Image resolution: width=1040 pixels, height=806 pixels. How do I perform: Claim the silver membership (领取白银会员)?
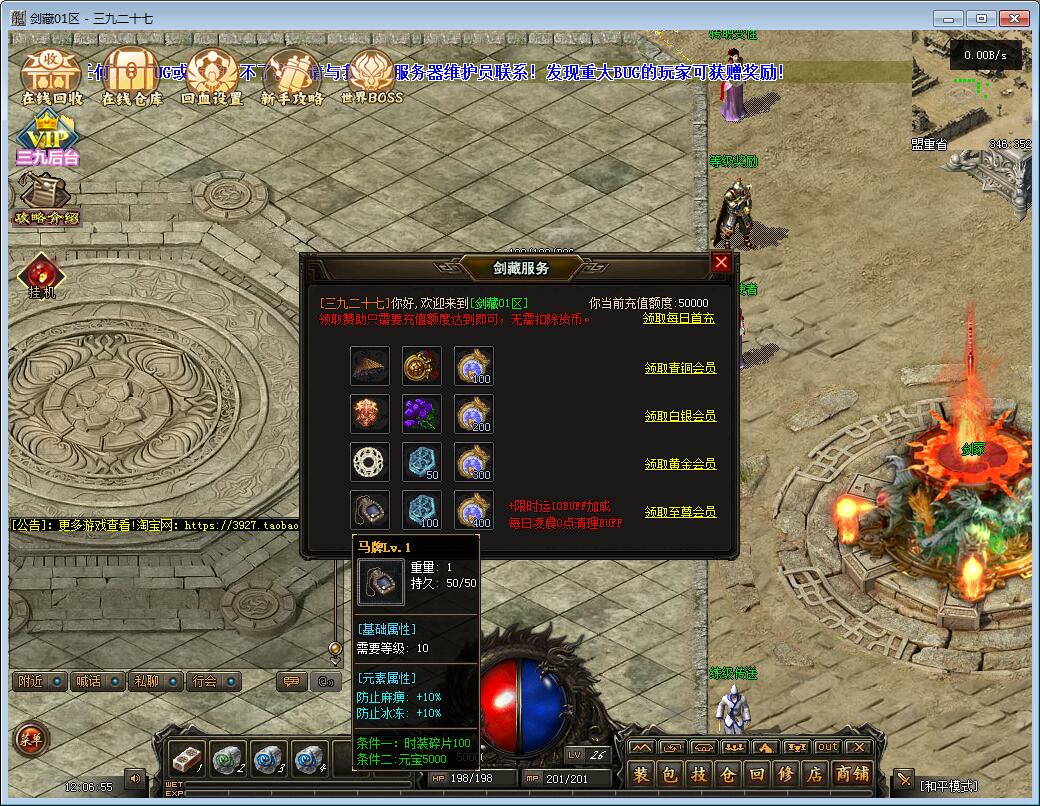(680, 416)
